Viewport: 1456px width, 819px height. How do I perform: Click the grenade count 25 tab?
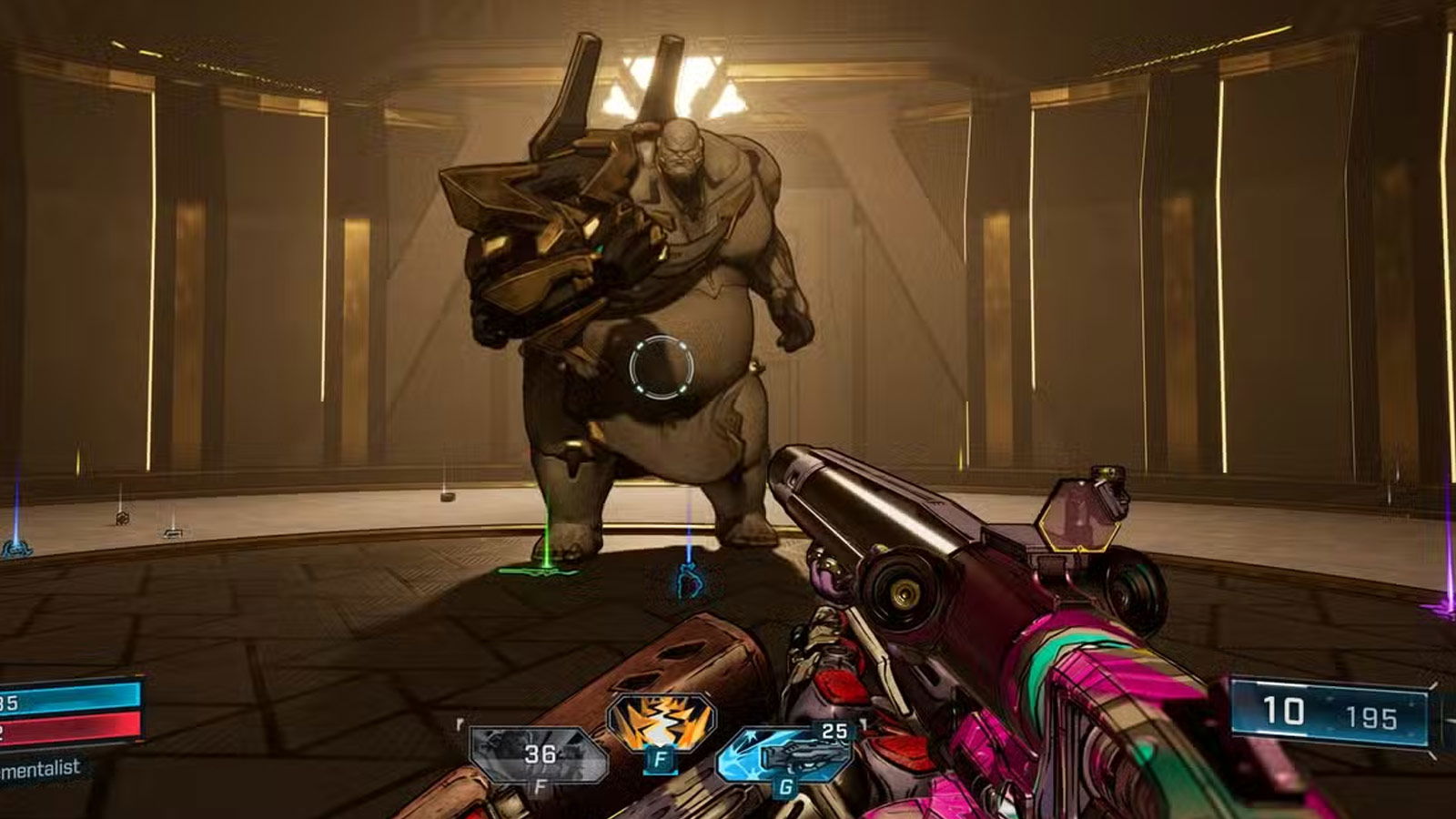pyautogui.click(x=833, y=731)
